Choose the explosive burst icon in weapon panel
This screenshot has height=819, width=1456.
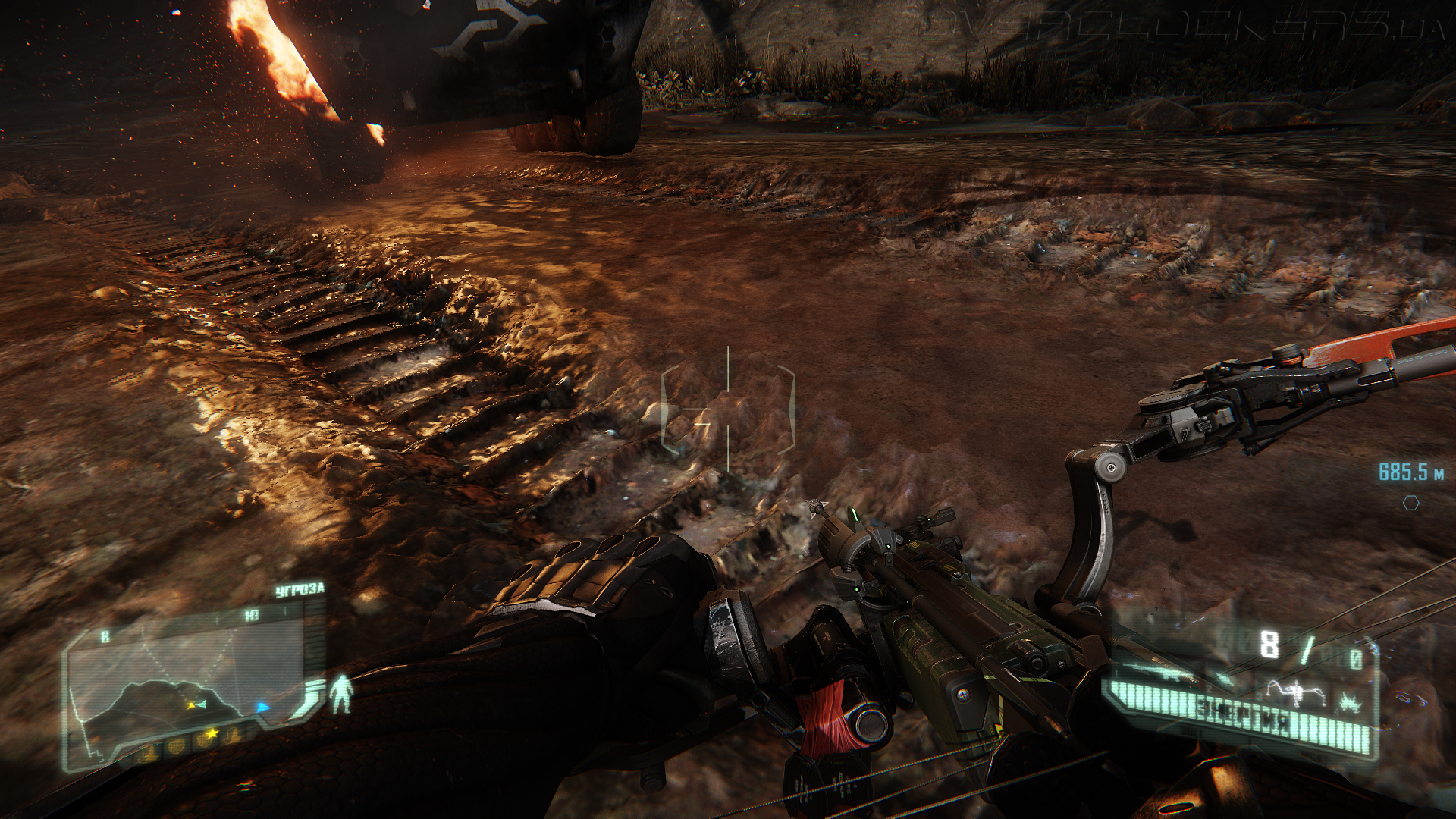(x=1349, y=704)
